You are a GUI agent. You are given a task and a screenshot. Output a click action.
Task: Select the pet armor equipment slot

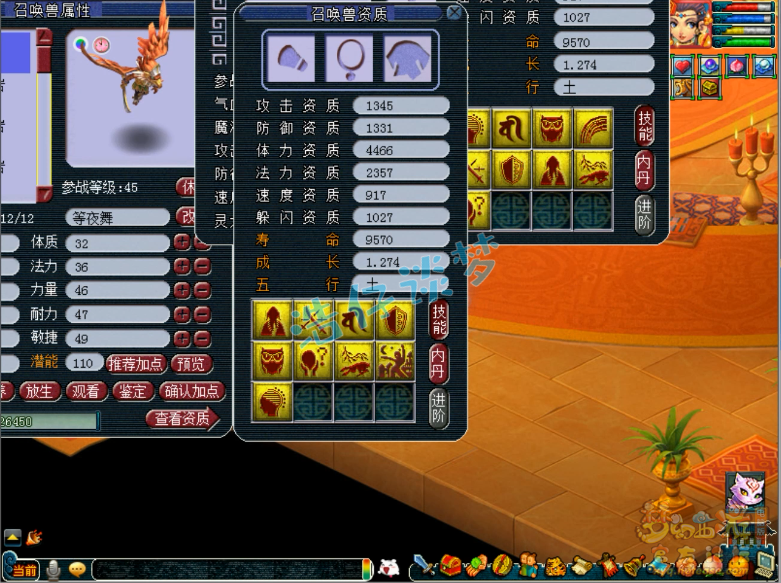[408, 58]
